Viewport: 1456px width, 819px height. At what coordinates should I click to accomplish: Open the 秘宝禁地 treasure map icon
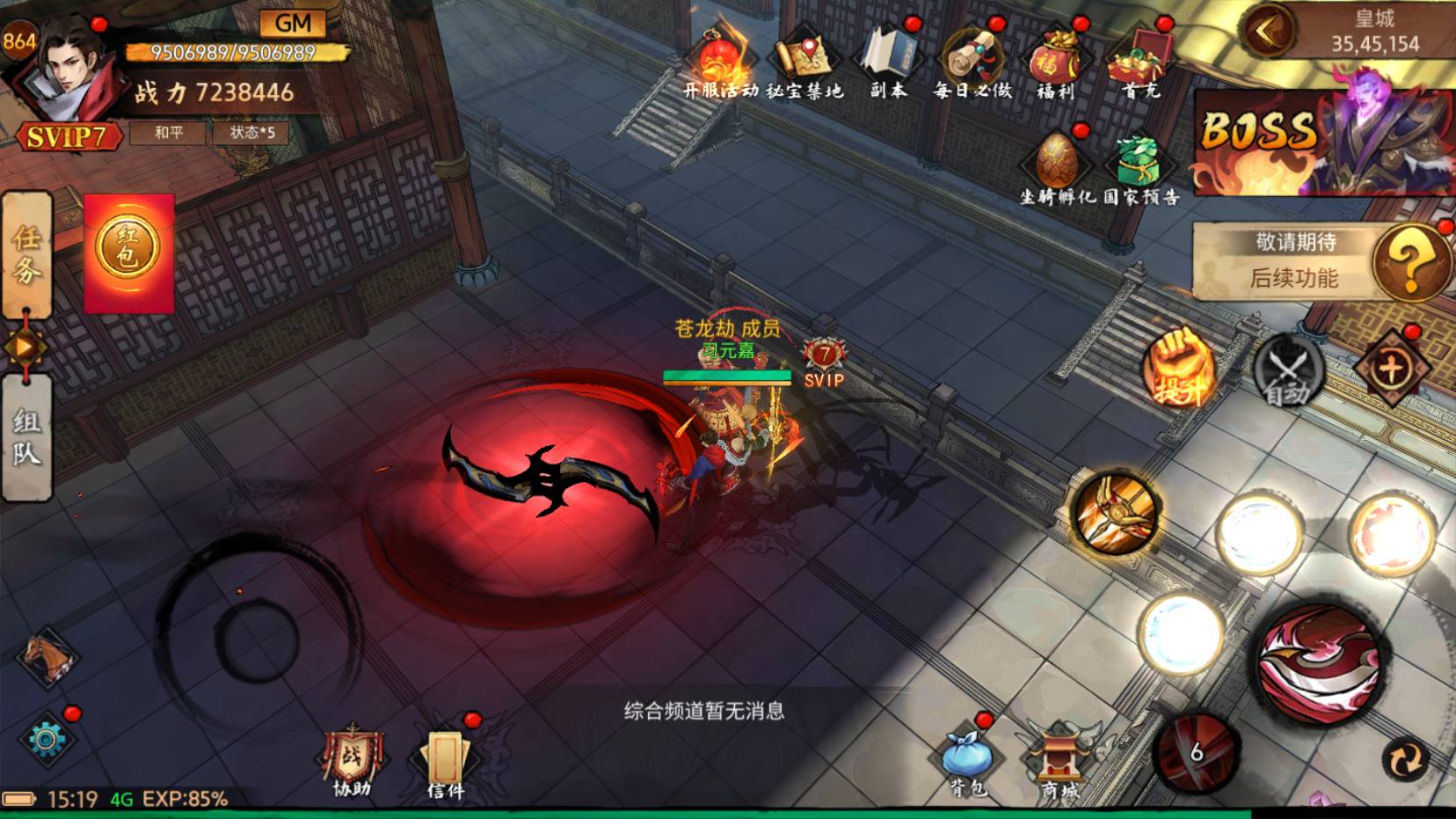pos(804,63)
